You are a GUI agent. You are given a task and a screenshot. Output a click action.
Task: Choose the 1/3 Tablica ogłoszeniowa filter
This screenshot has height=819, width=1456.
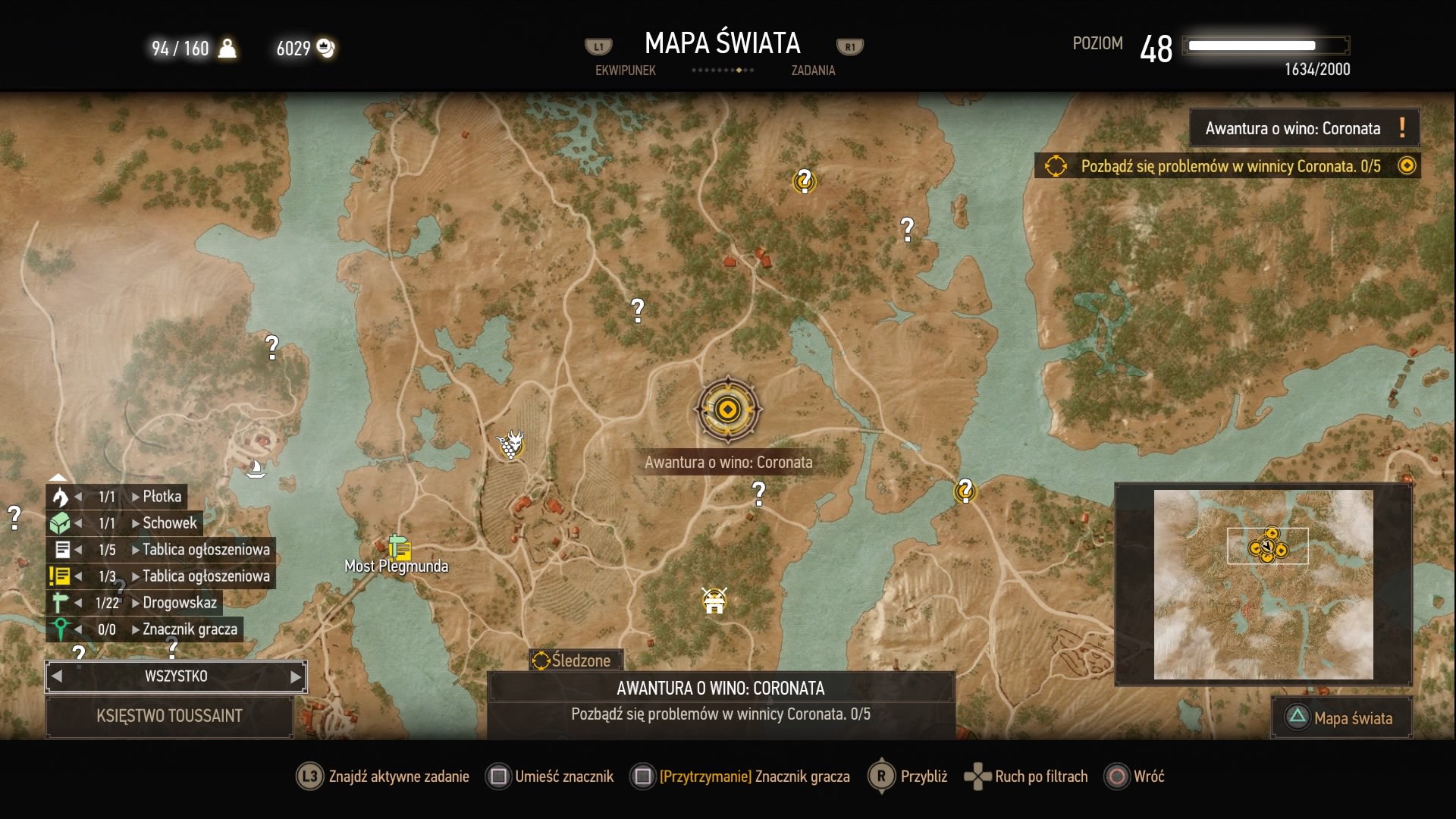(206, 576)
